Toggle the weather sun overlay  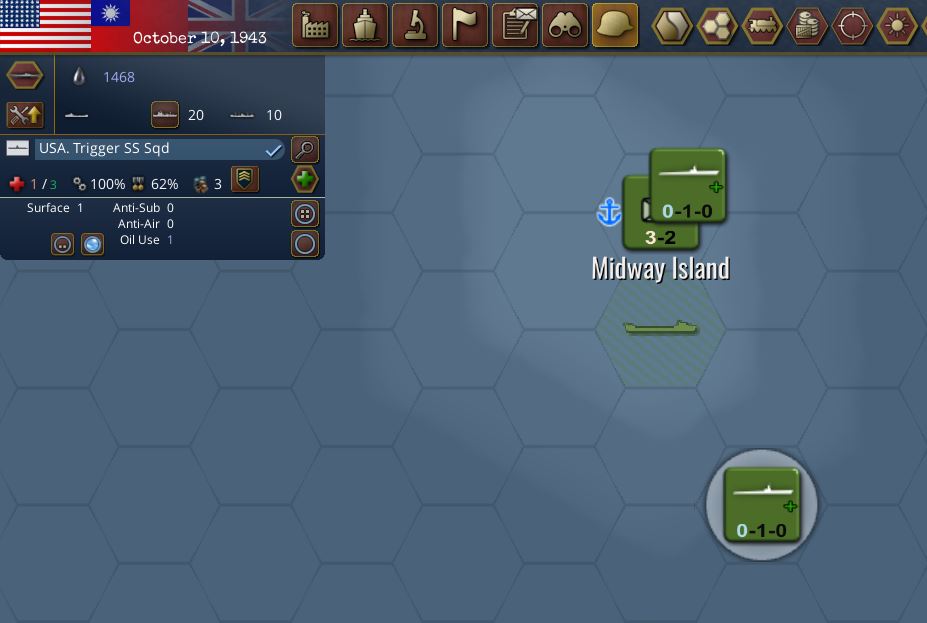pos(897,26)
